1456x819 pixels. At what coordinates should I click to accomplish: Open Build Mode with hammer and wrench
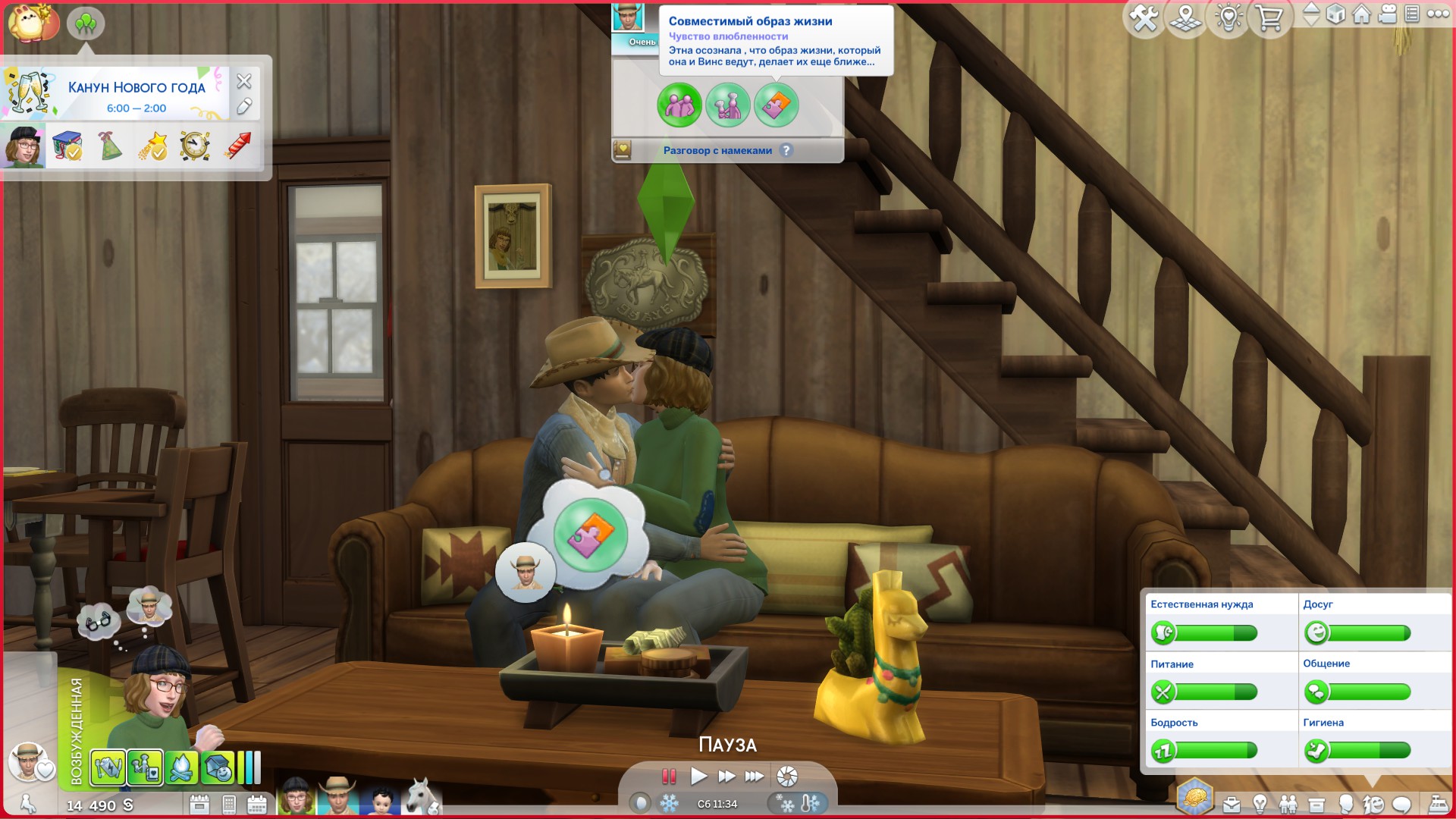pyautogui.click(x=1144, y=18)
